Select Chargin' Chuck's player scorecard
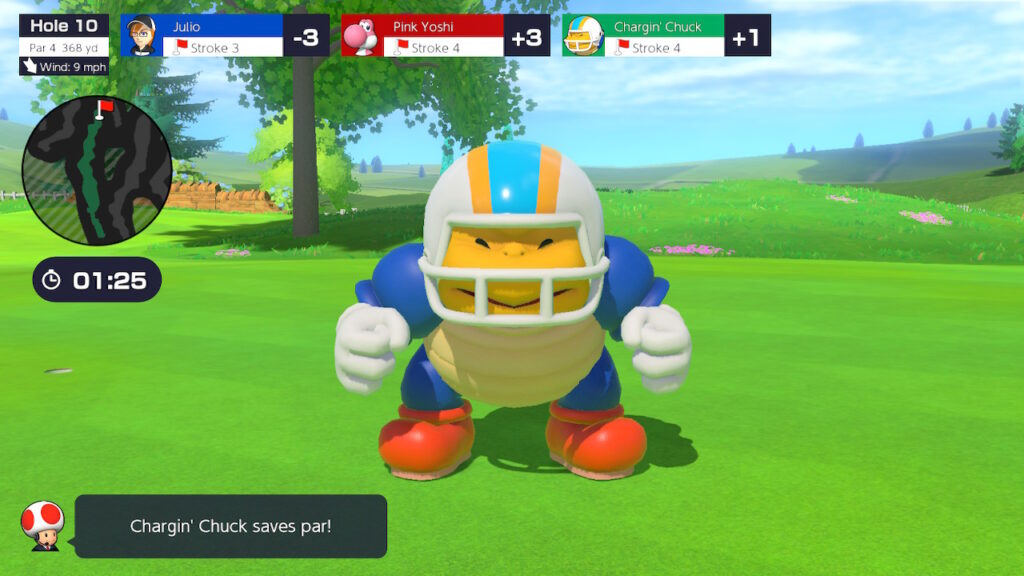Image resolution: width=1024 pixels, height=576 pixels. point(665,35)
